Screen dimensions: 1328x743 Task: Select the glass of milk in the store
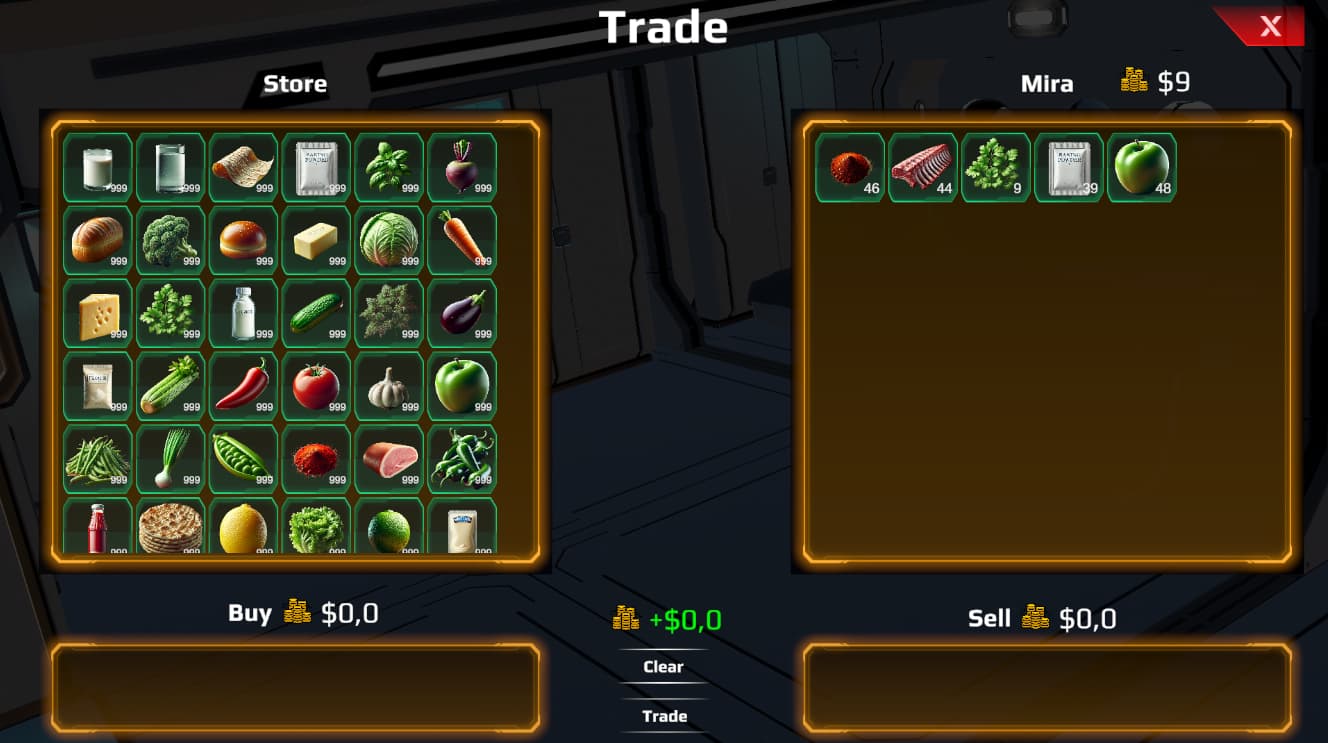point(98,168)
